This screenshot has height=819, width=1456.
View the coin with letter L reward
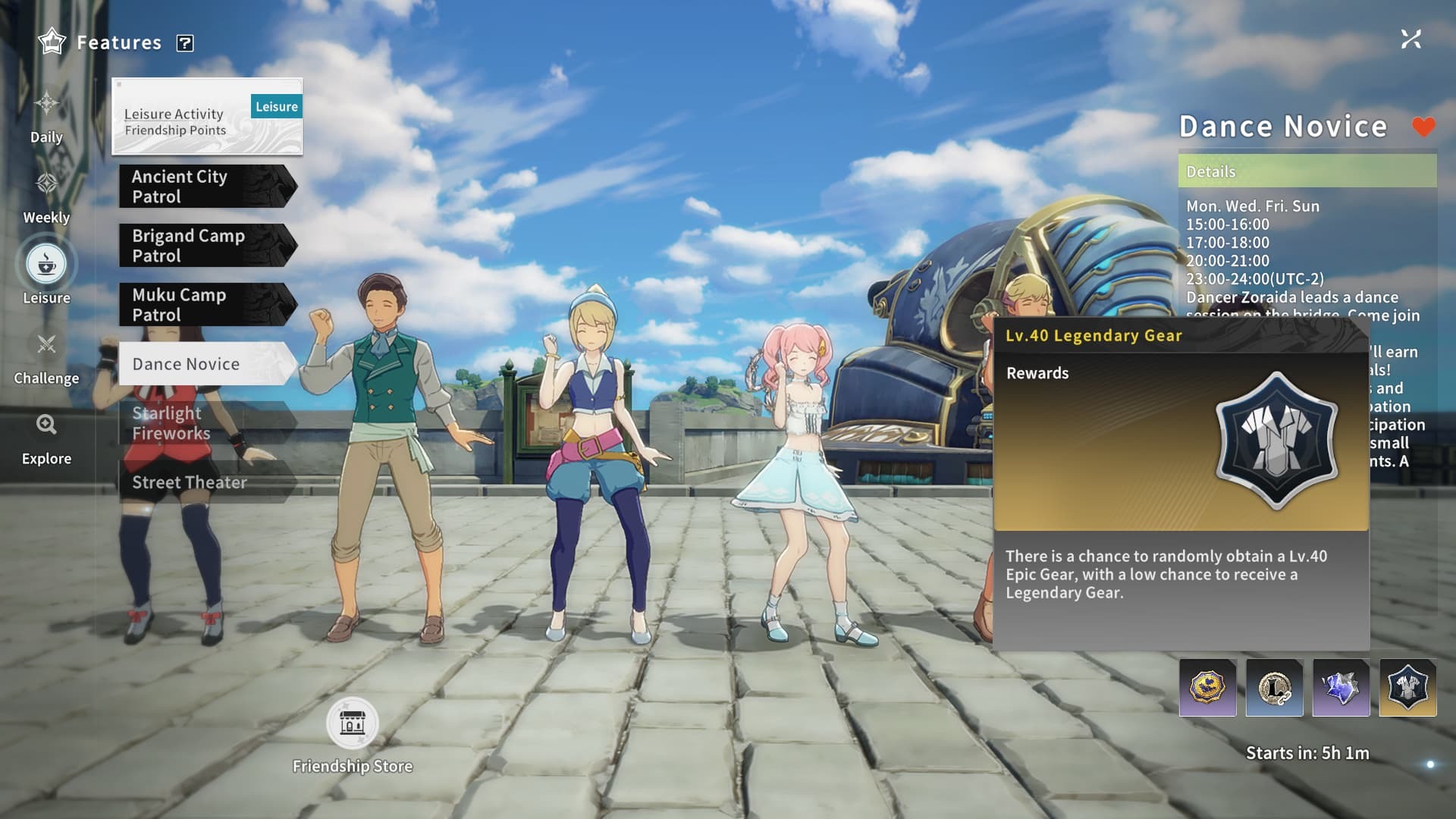click(x=1274, y=688)
